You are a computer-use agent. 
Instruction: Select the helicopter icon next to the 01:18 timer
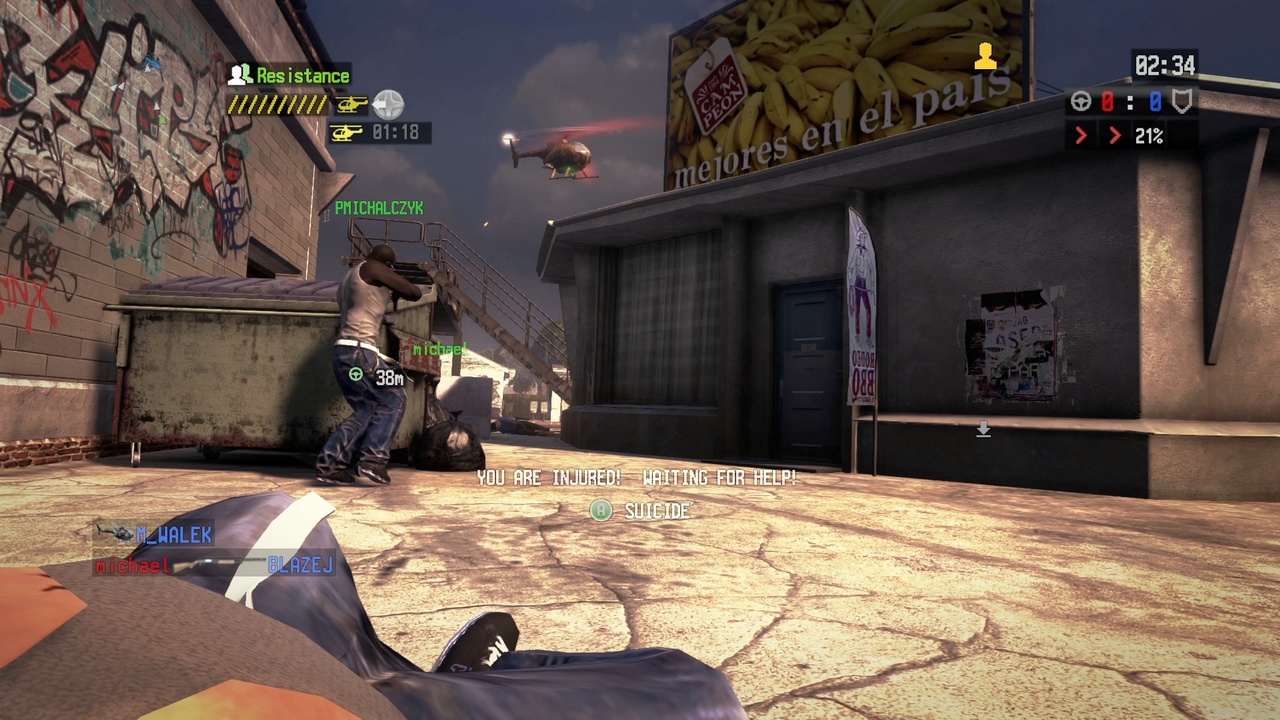tap(347, 132)
